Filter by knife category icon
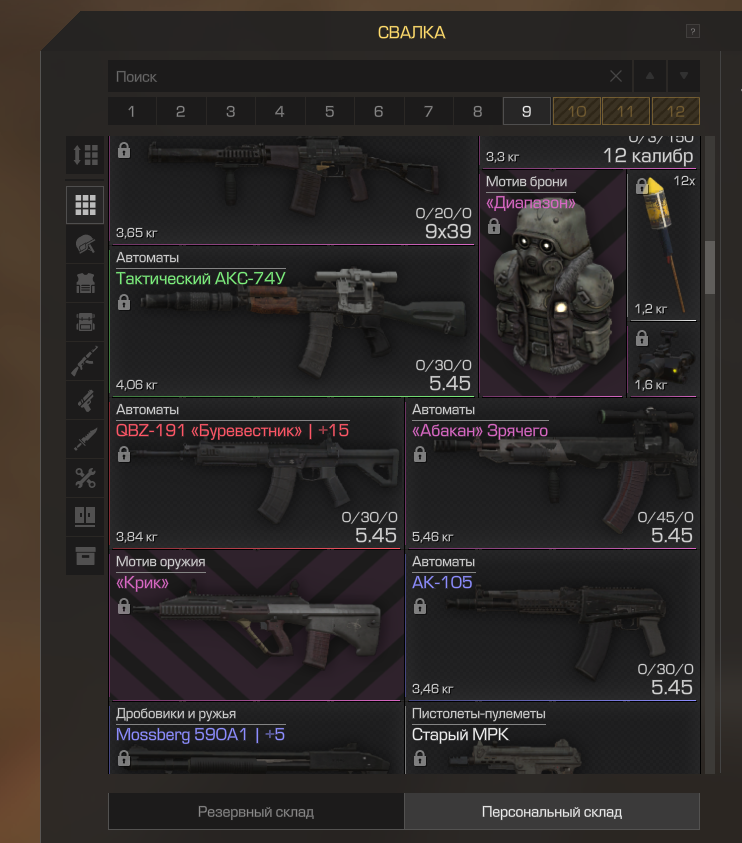Viewport: 742px width, 843px height. pos(85,439)
